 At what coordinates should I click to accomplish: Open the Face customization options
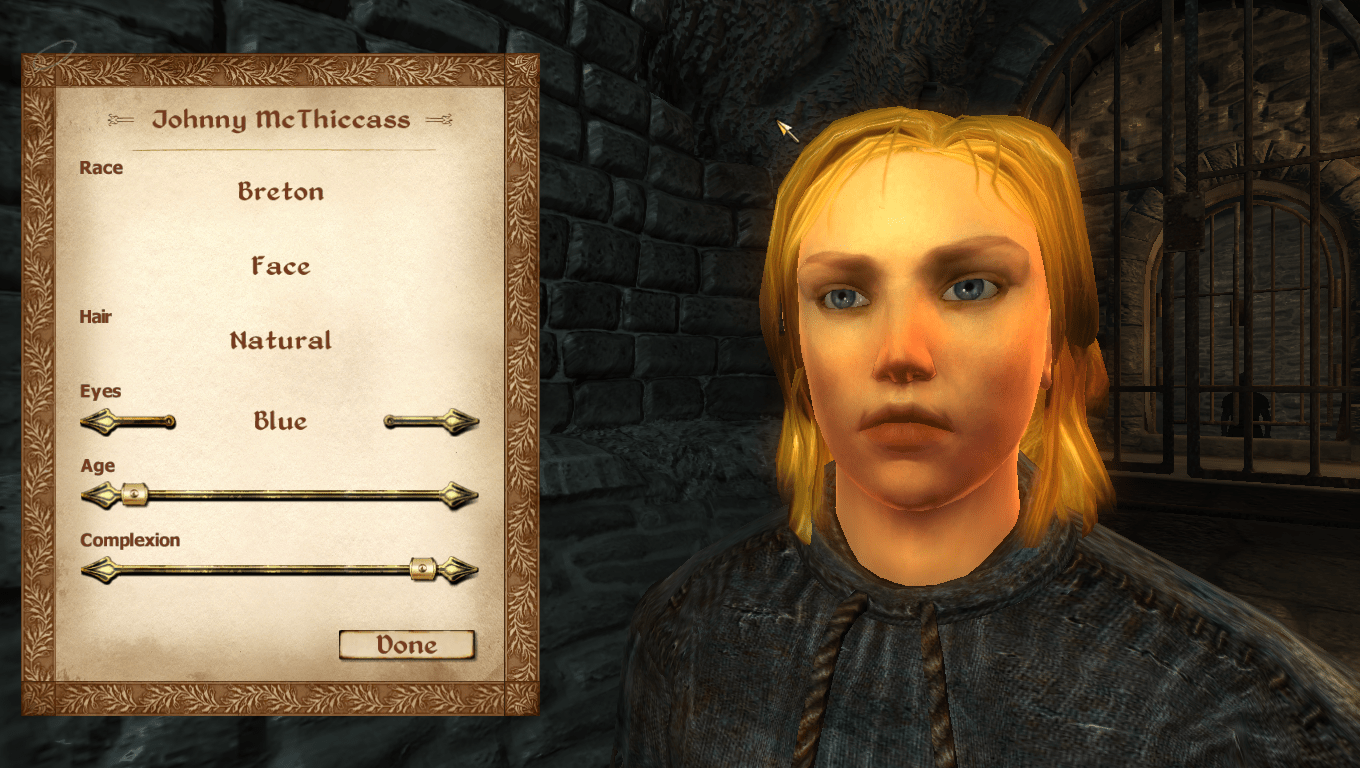280,266
